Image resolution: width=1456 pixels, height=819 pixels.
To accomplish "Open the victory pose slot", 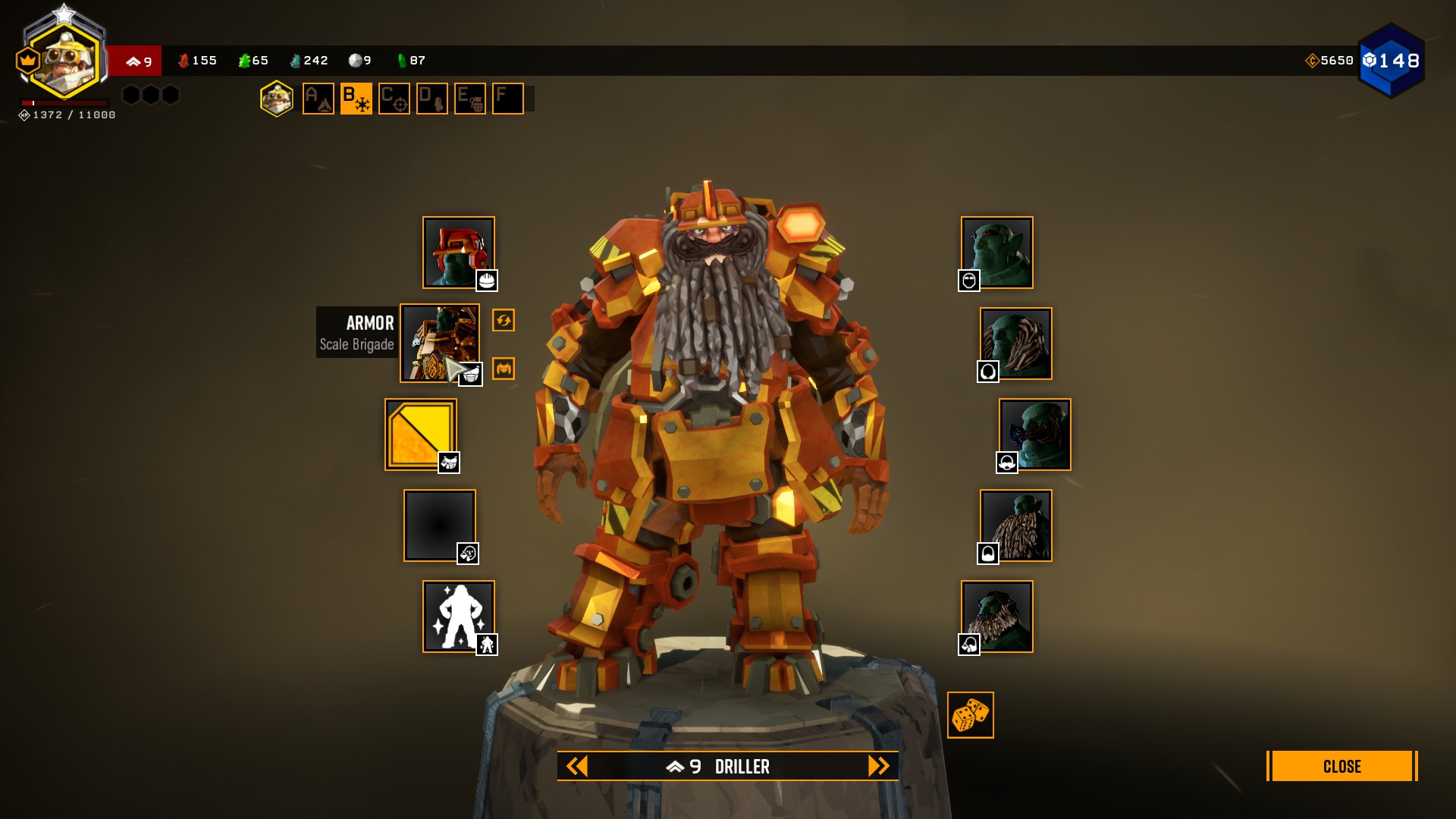I will [x=458, y=616].
